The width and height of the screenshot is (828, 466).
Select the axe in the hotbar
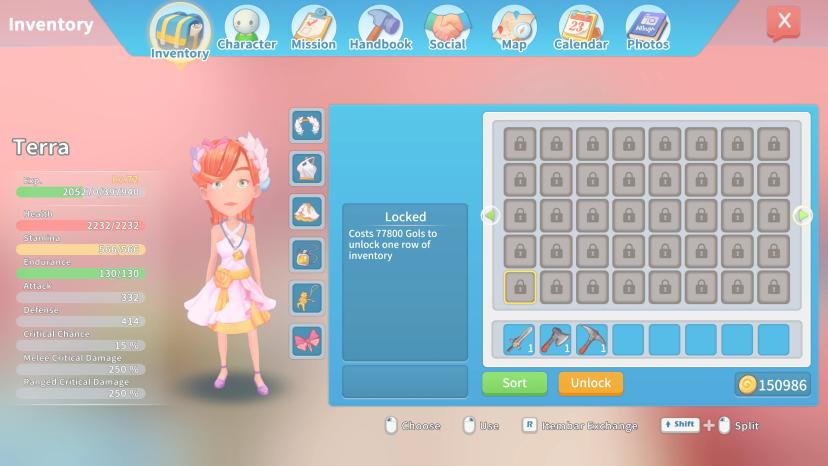pyautogui.click(x=556, y=340)
